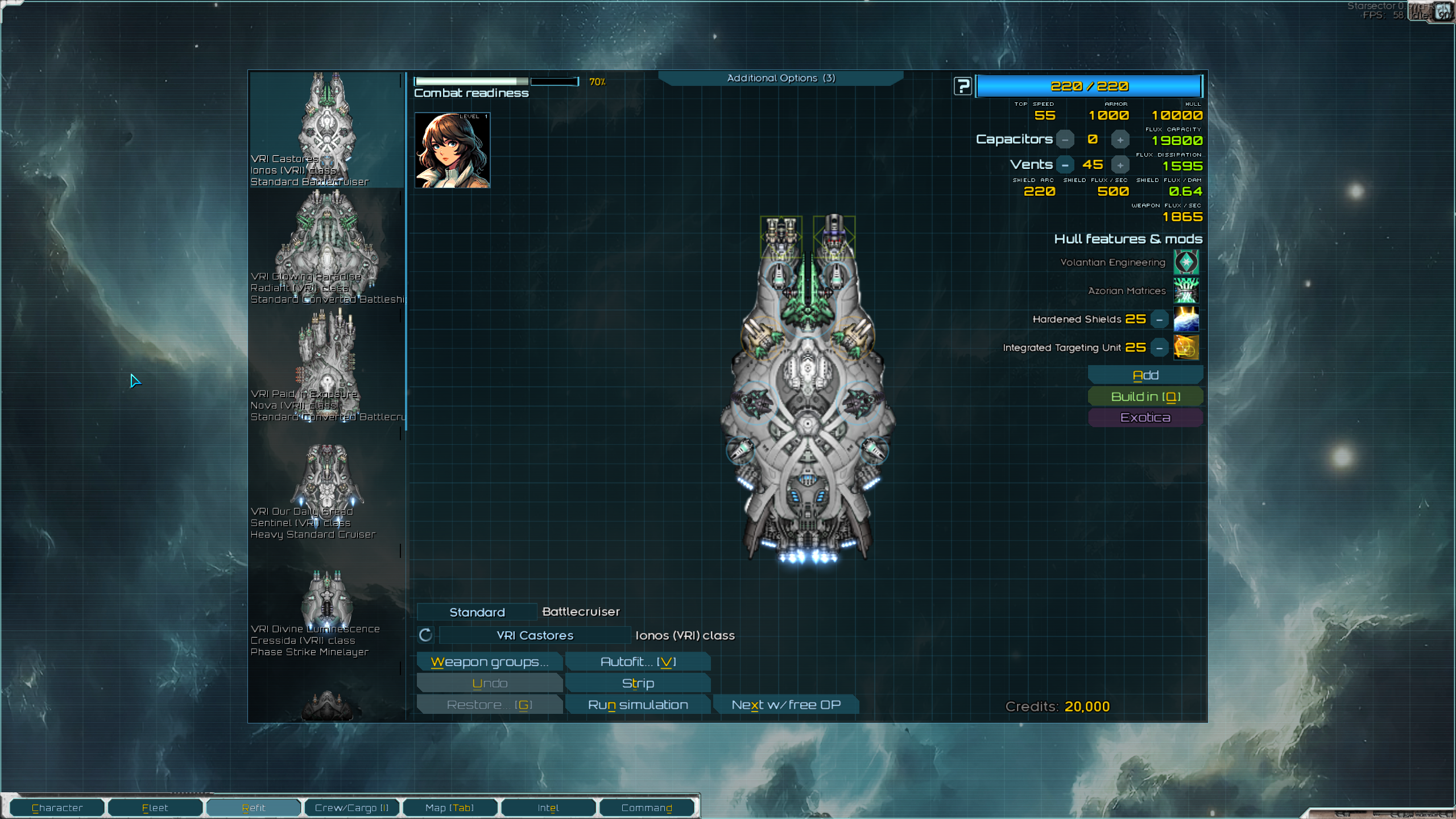Open the Character tab
The width and height of the screenshot is (1456, 819).
pyautogui.click(x=57, y=808)
